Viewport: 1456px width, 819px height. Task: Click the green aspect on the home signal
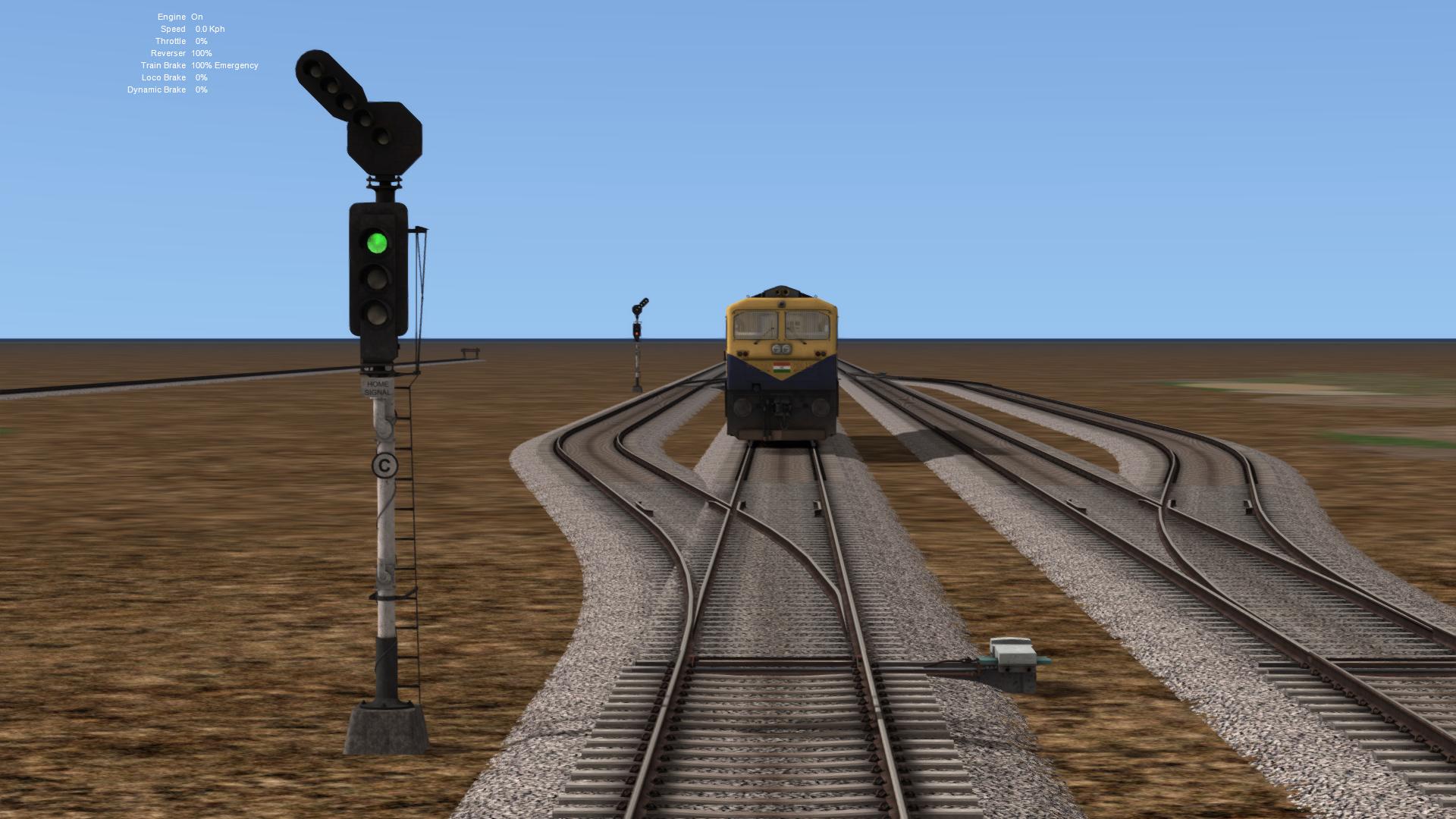(377, 243)
